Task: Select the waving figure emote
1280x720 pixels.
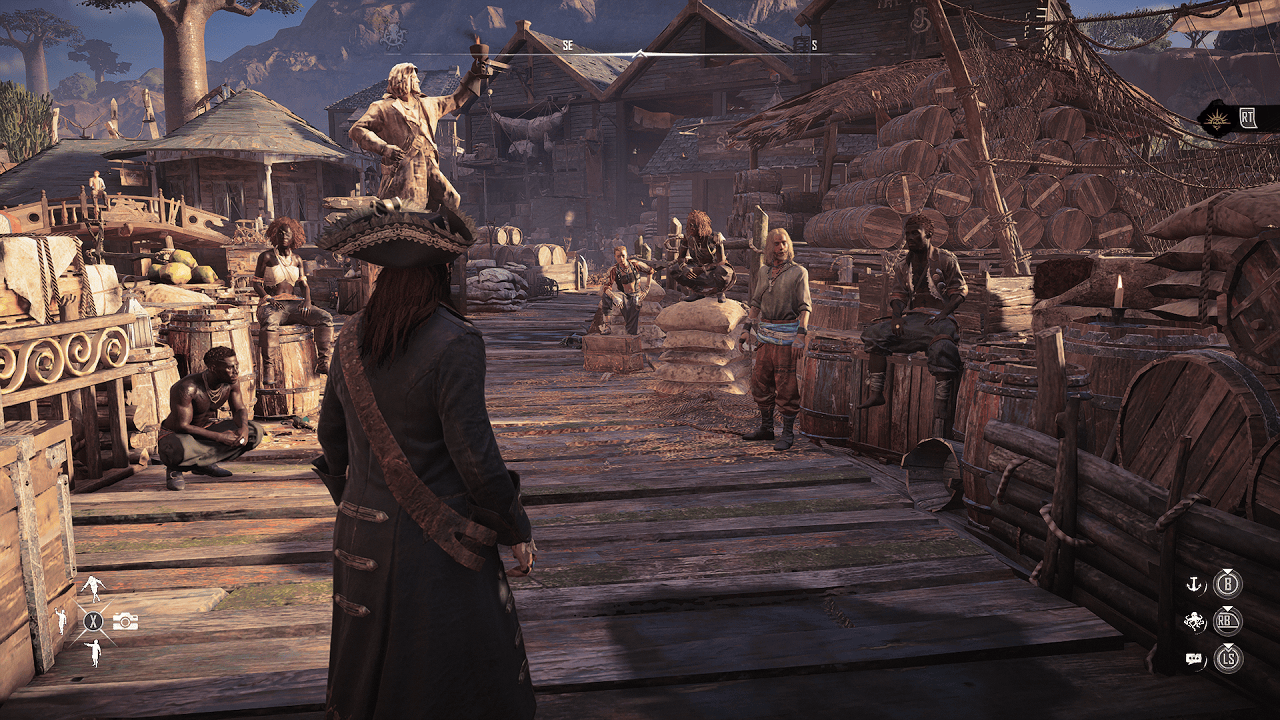Action: [60, 621]
